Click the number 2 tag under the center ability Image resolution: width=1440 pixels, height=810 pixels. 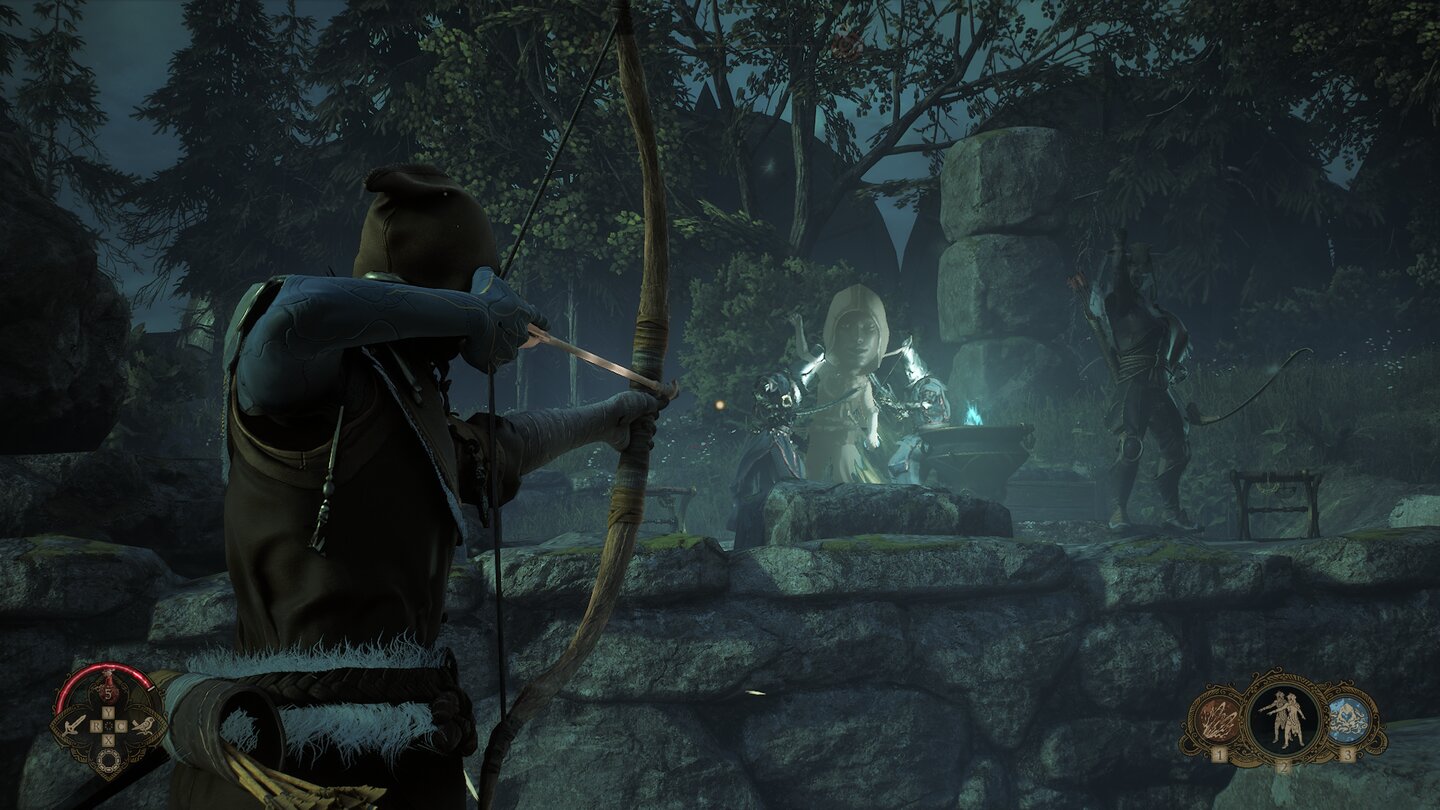[x=1284, y=766]
